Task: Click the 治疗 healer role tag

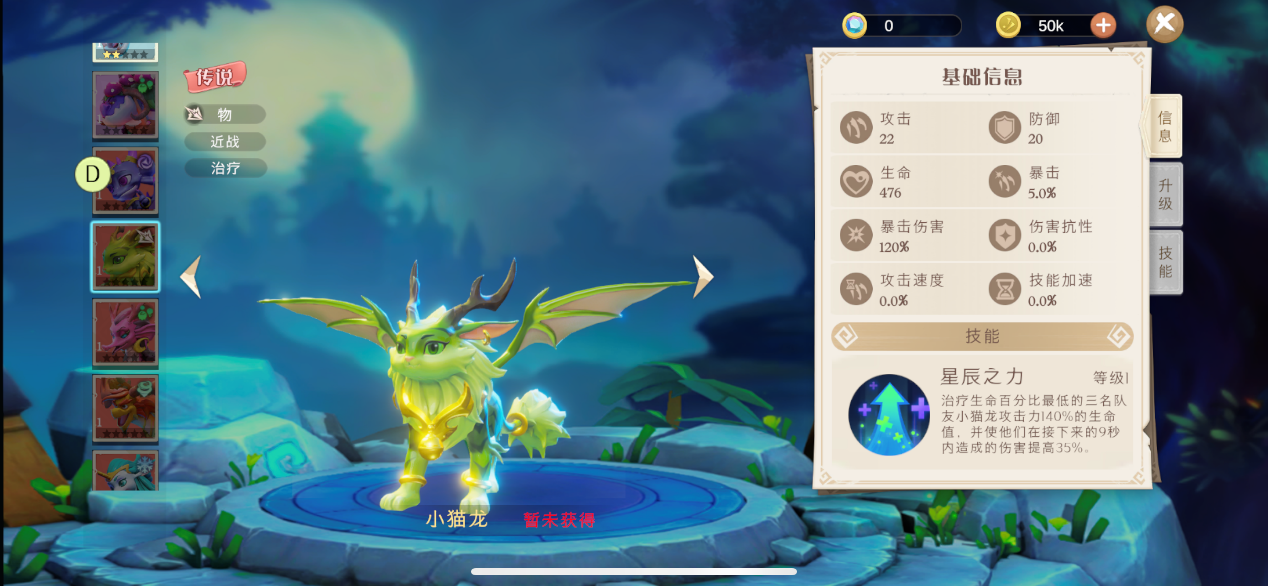Action: coord(225,168)
